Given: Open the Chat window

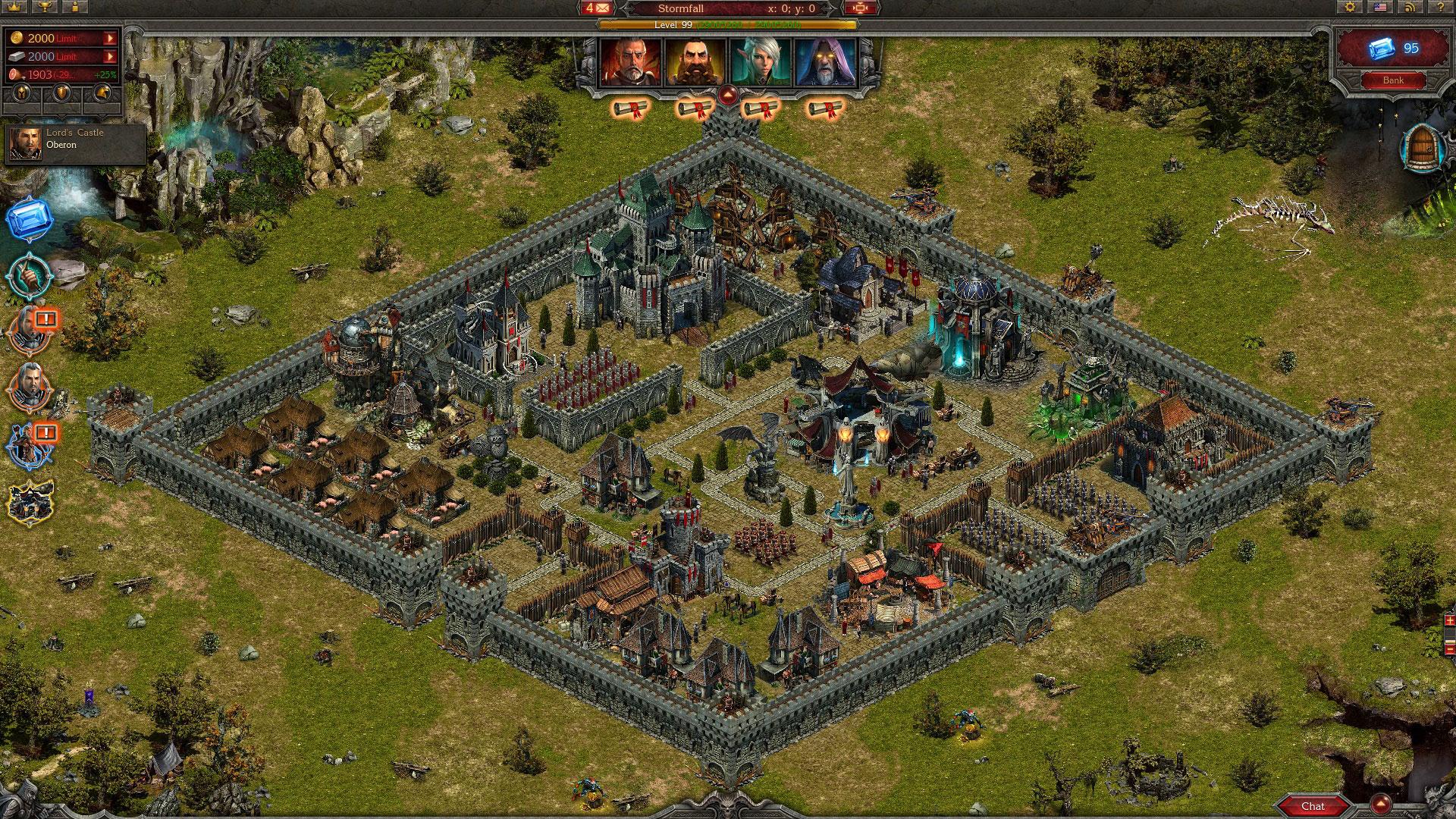Looking at the screenshot, I should point(1314,806).
